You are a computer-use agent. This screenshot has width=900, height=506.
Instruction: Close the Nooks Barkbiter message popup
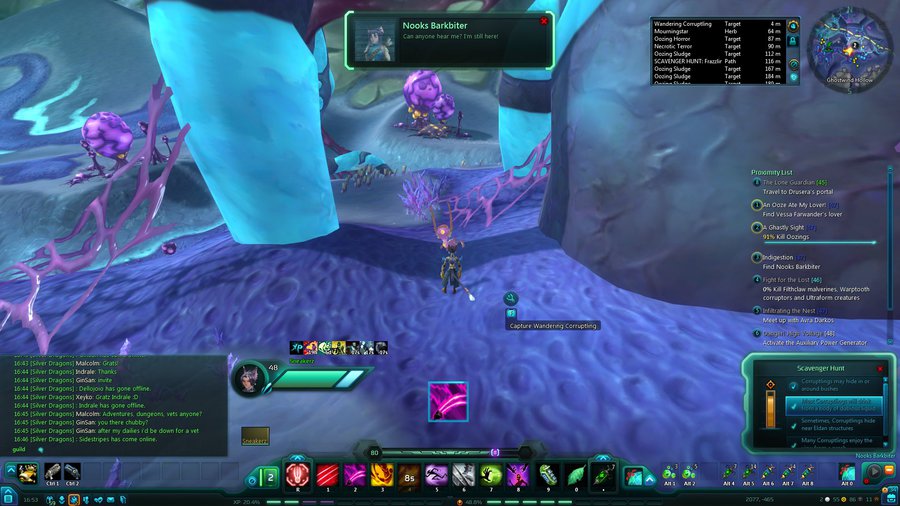tap(544, 21)
